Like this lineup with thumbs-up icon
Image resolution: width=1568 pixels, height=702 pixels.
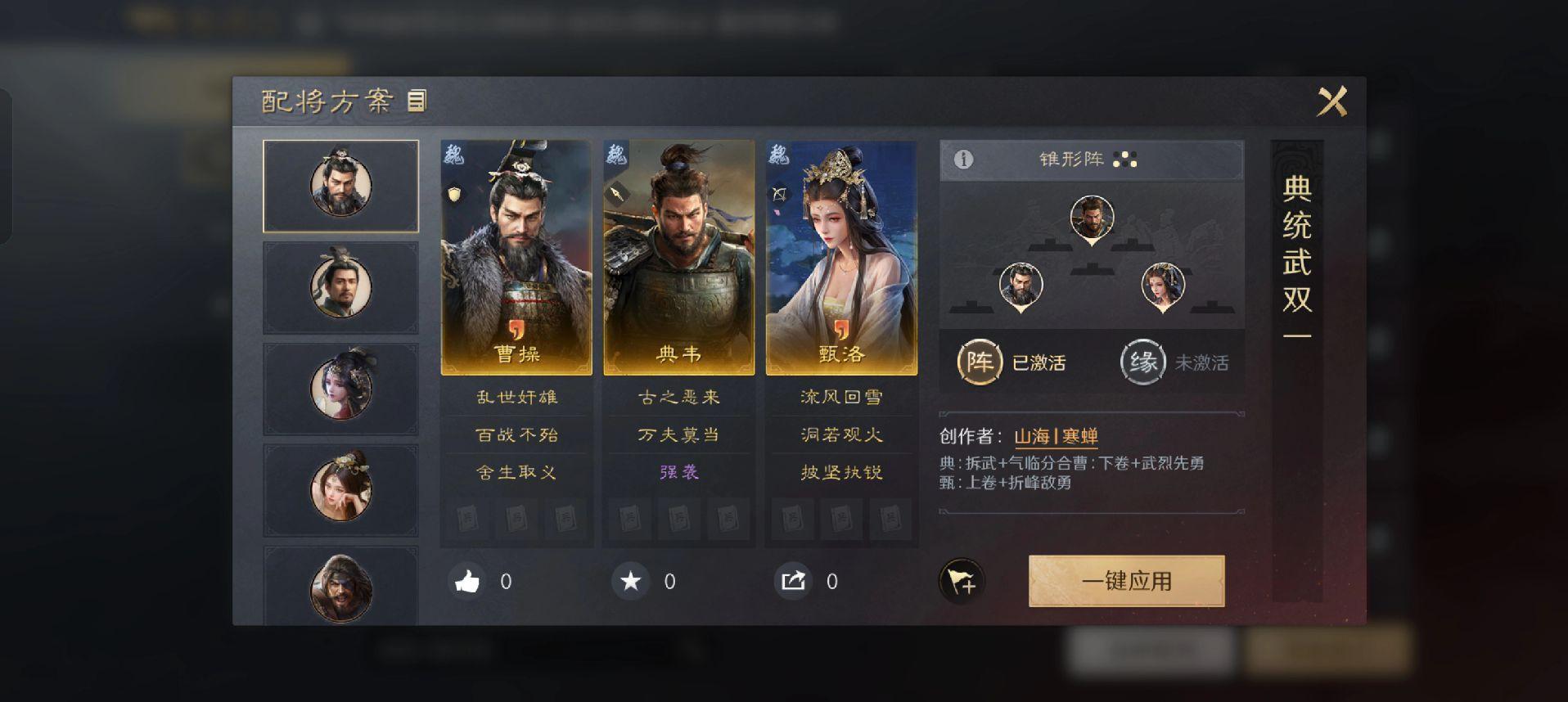tap(467, 582)
